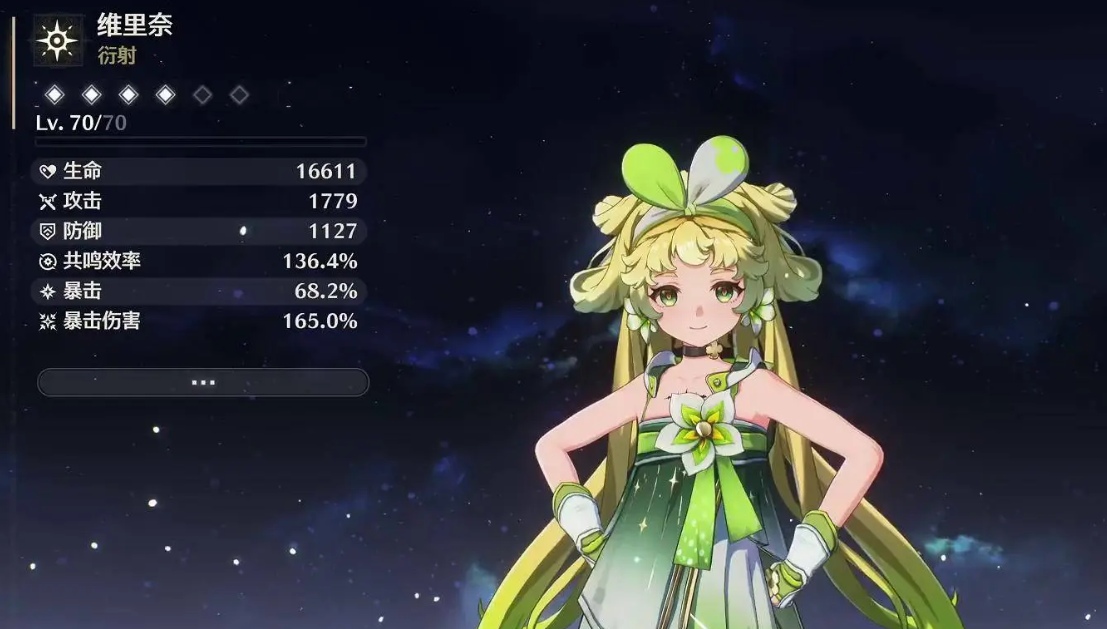This screenshot has height=629, width=1107.
Task: Select the 暴击 stat row
Action: click(x=200, y=291)
